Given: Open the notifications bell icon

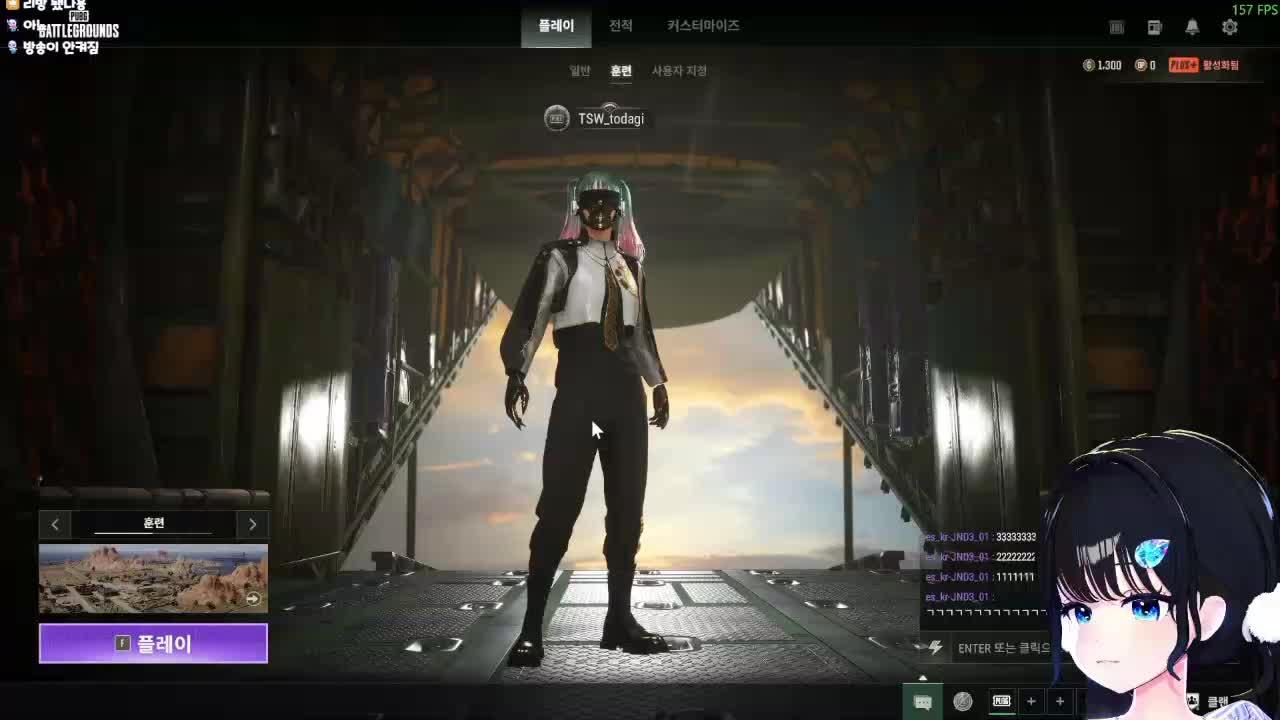Looking at the screenshot, I should click(1193, 27).
